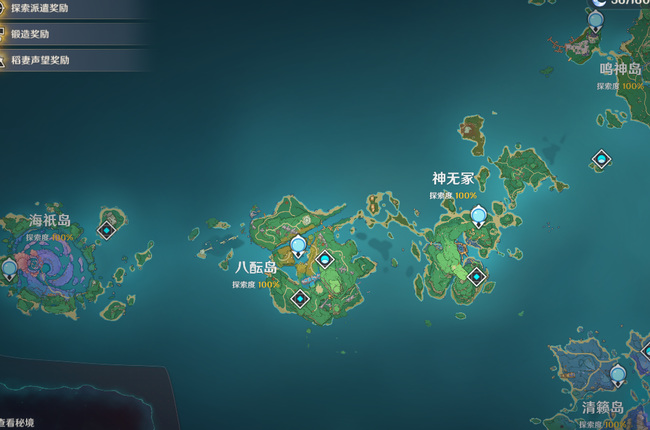650x430 pixels.
Task: Select the domain marker on 神无冢 island
Action: 477,277
